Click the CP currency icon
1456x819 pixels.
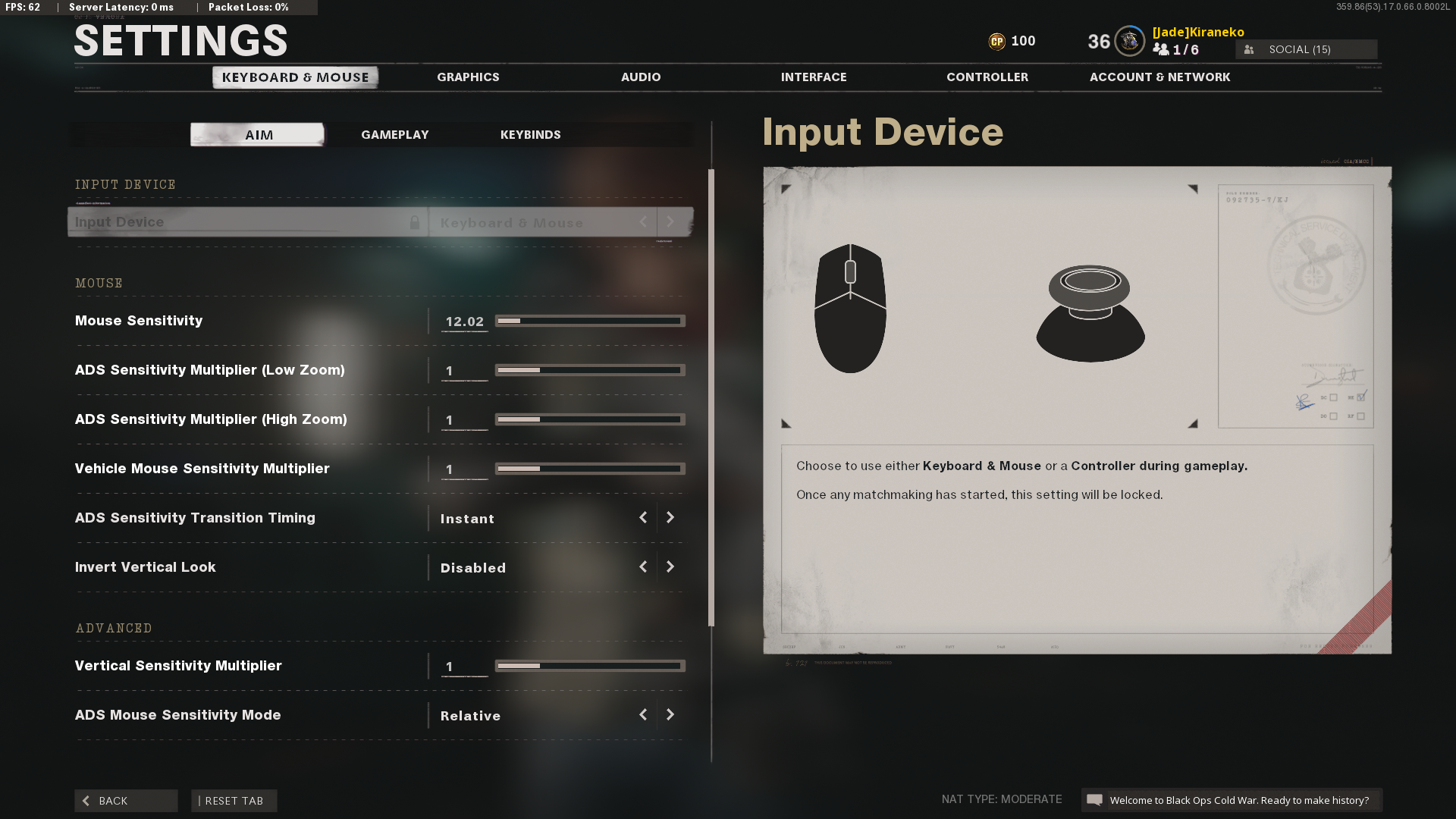pyautogui.click(x=999, y=42)
